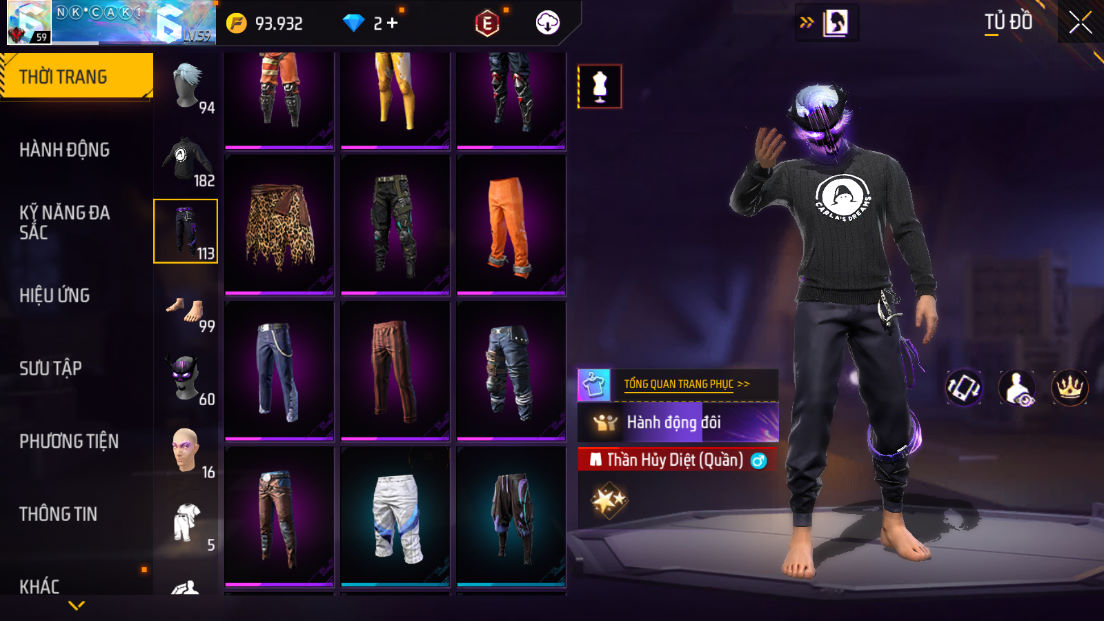Open Tổng Quan Trang Phục overview
Image resolution: width=1104 pixels, height=621 pixels.
pyautogui.click(x=686, y=384)
